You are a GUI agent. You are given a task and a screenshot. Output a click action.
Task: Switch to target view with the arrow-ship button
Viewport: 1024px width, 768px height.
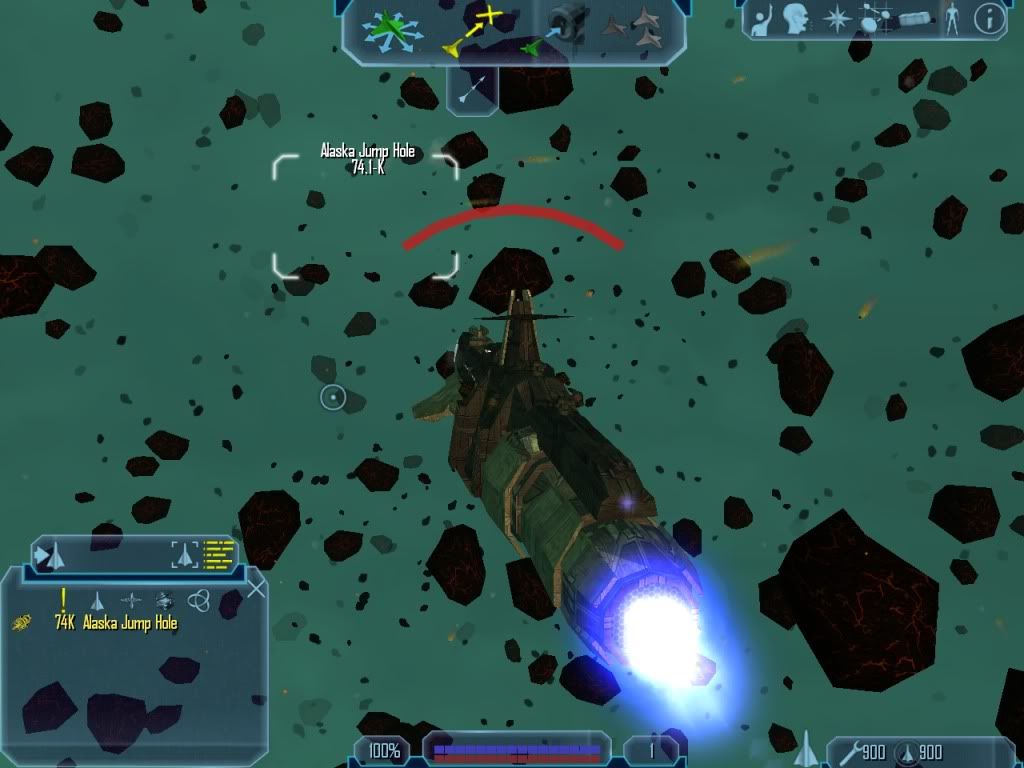[x=50, y=554]
